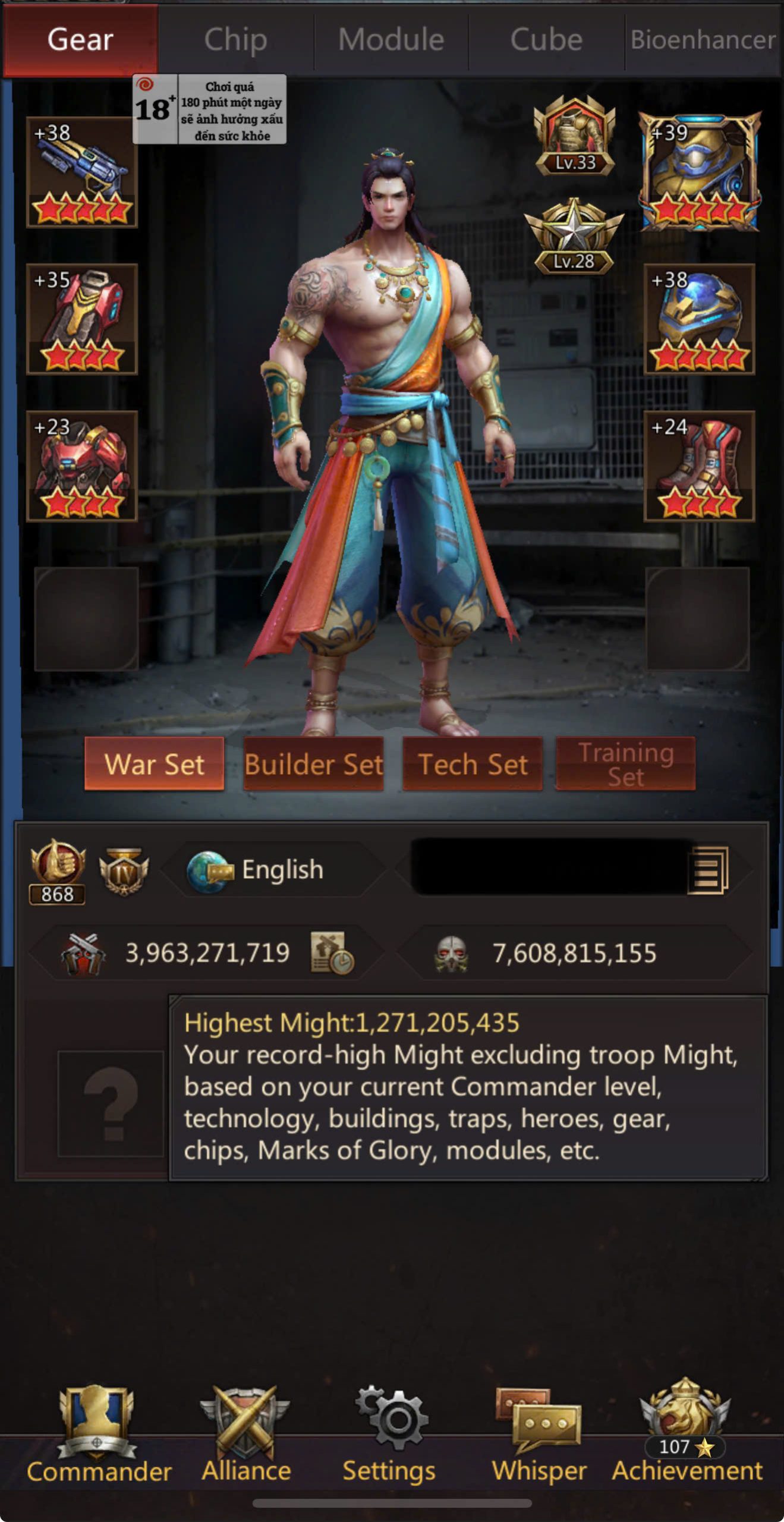Image resolution: width=784 pixels, height=1522 pixels.
Task: Open the +23 red chest armor slot
Action: pos(82,466)
